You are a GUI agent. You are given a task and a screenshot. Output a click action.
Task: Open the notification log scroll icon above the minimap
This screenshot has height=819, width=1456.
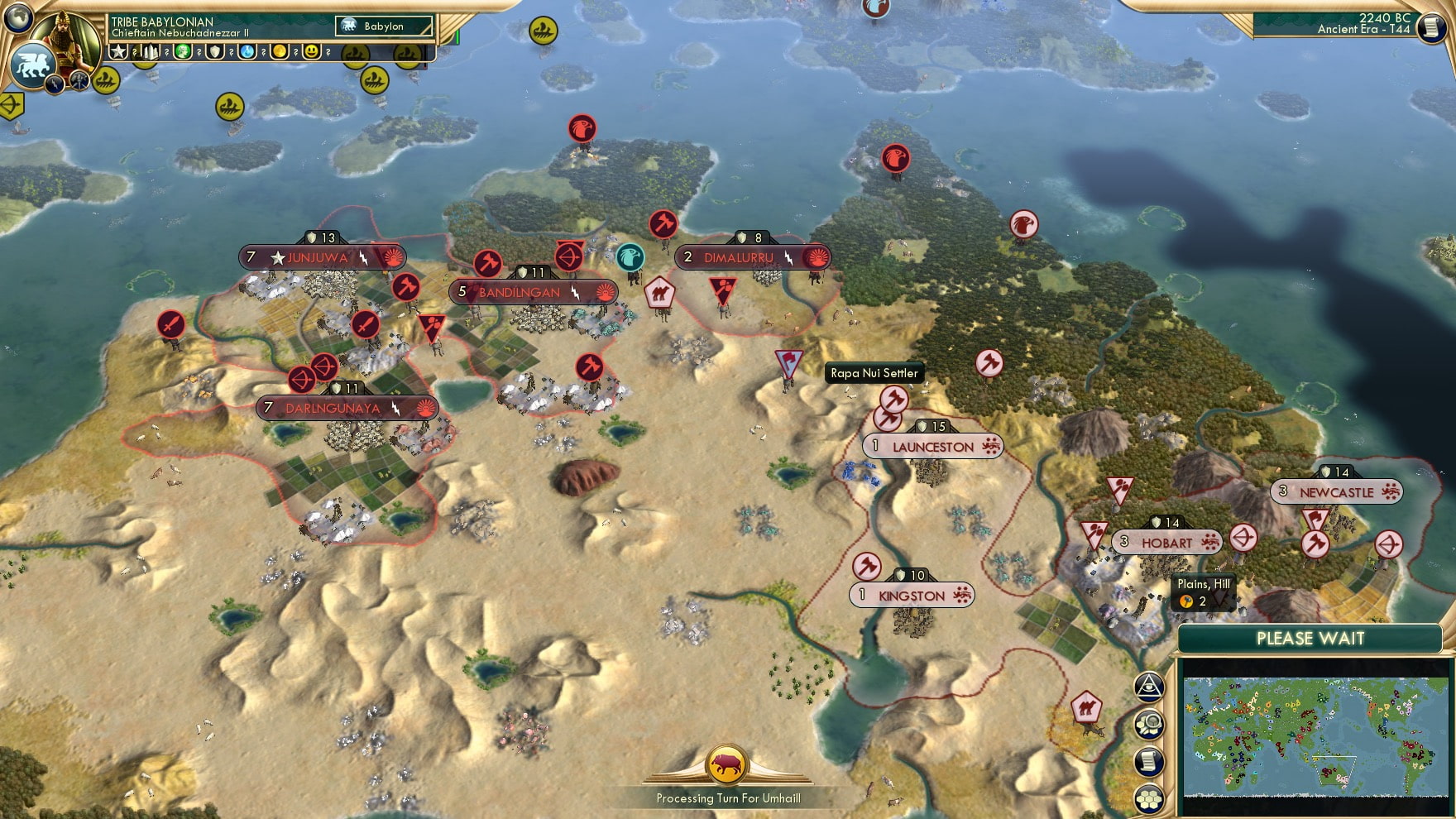pos(1148,759)
